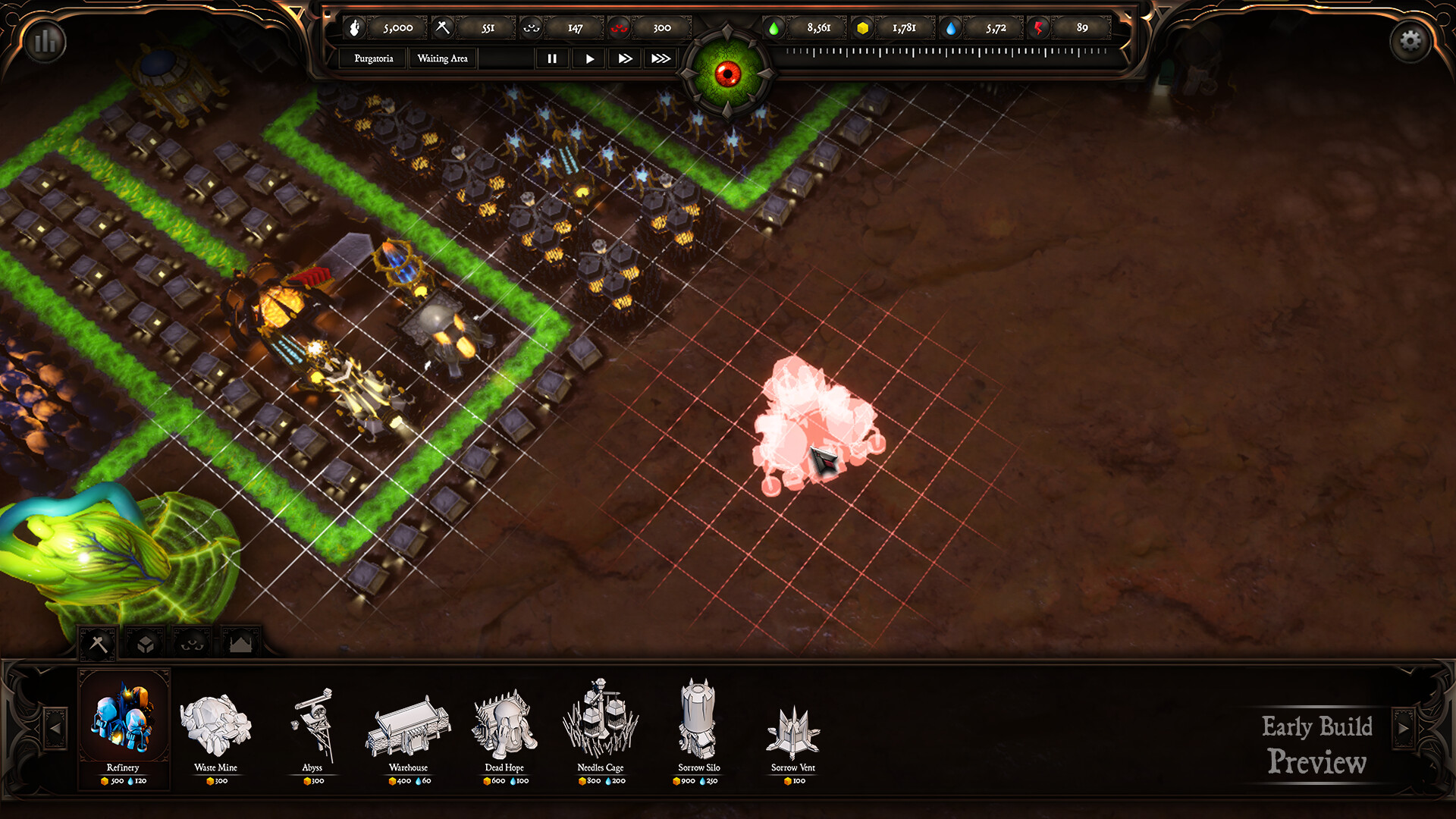The width and height of the screenshot is (1456, 819).
Task: Open the Waiting Area tab
Action: pos(442,58)
